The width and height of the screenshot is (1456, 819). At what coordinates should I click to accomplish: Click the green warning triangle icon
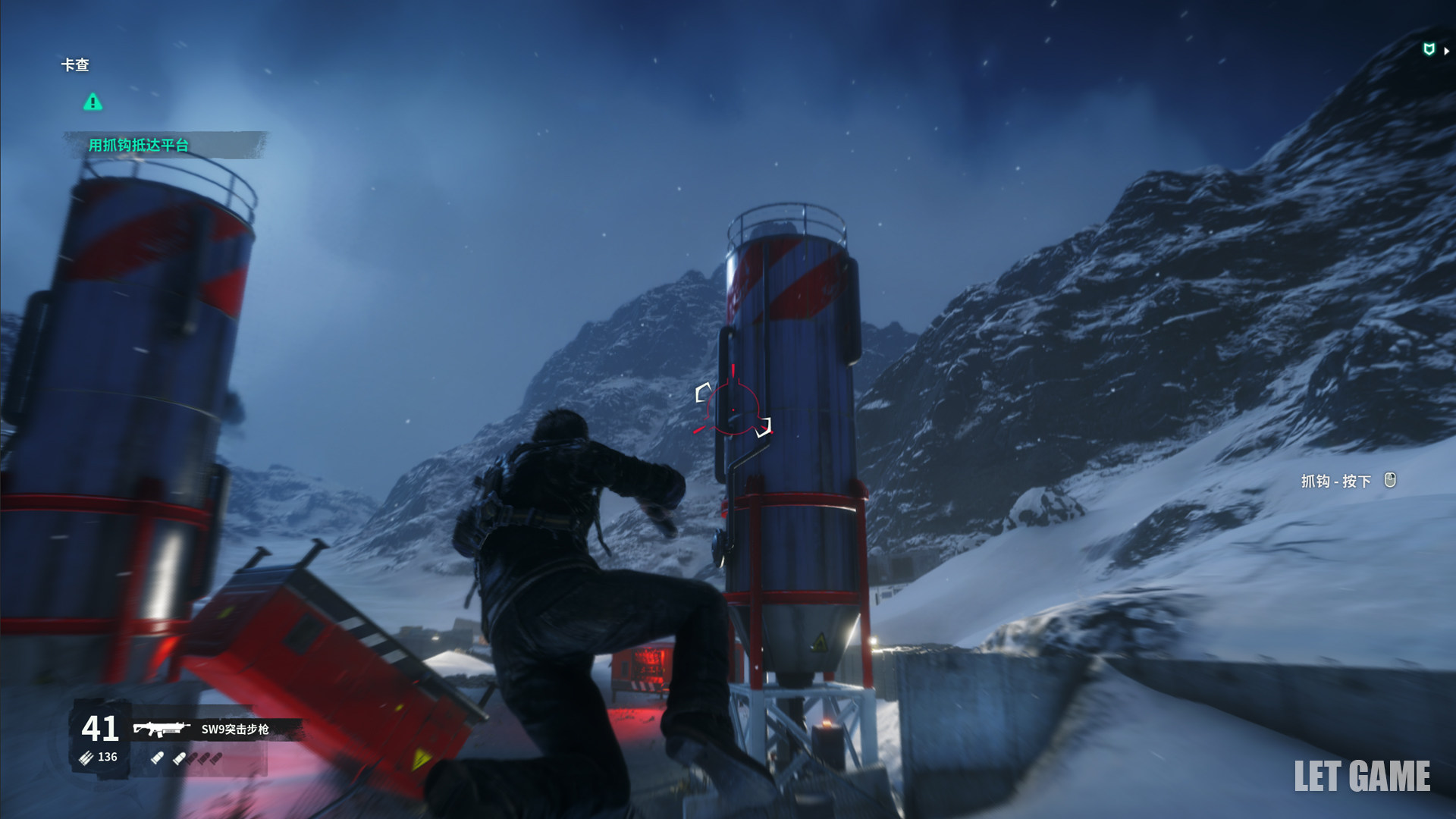click(93, 102)
